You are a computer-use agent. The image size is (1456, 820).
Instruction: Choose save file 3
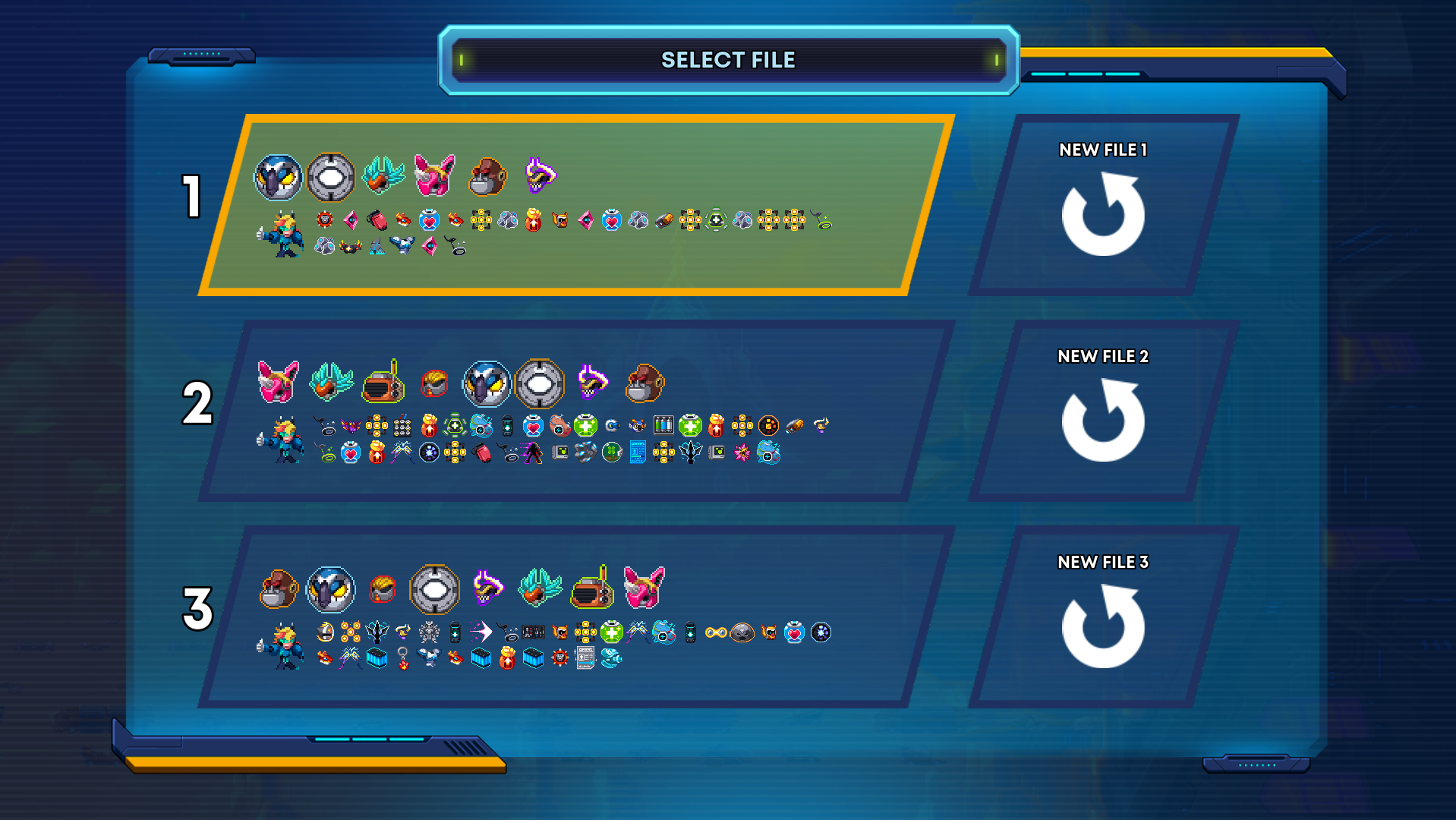coord(577,617)
